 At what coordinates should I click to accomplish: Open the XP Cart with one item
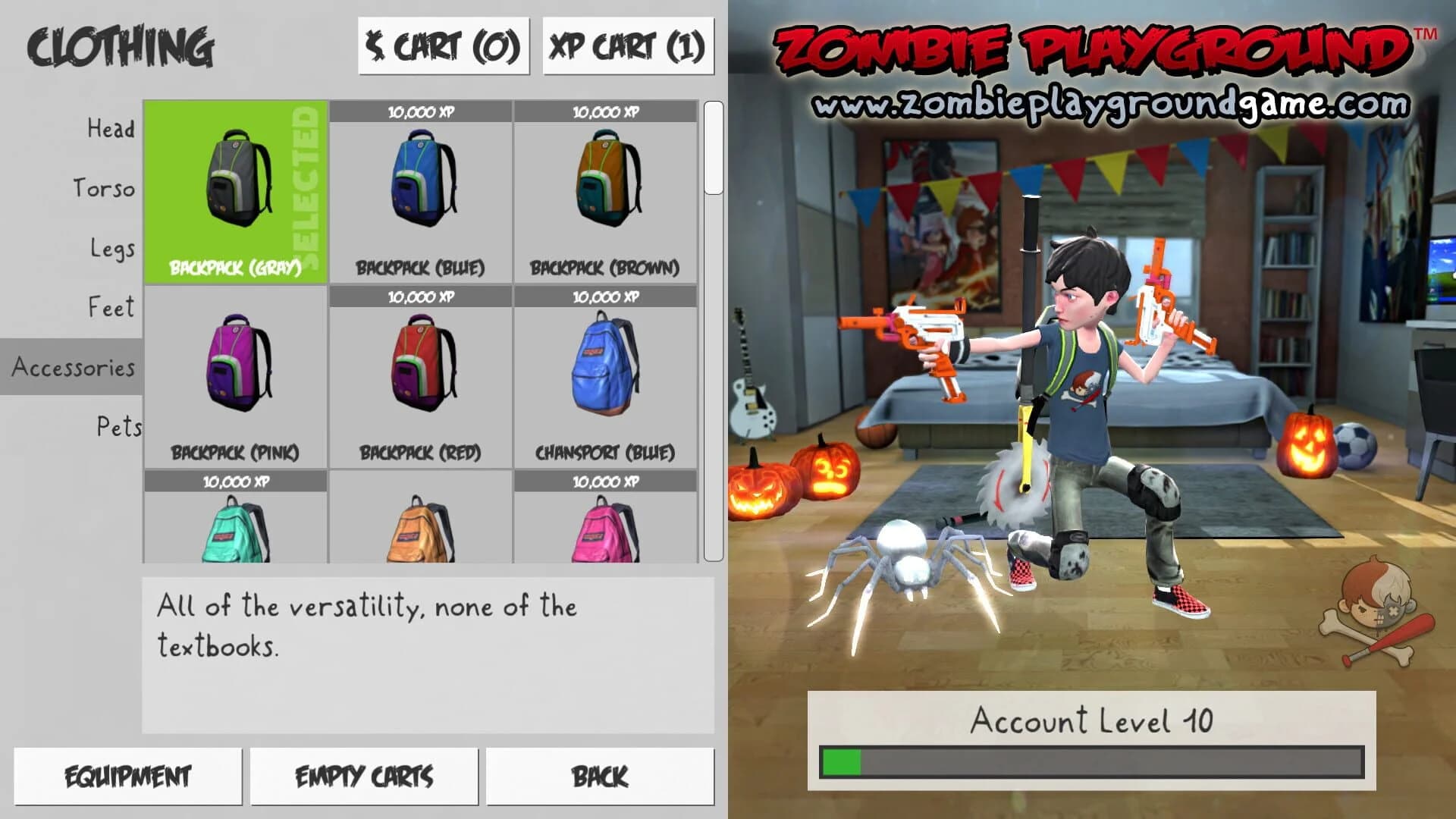(627, 47)
